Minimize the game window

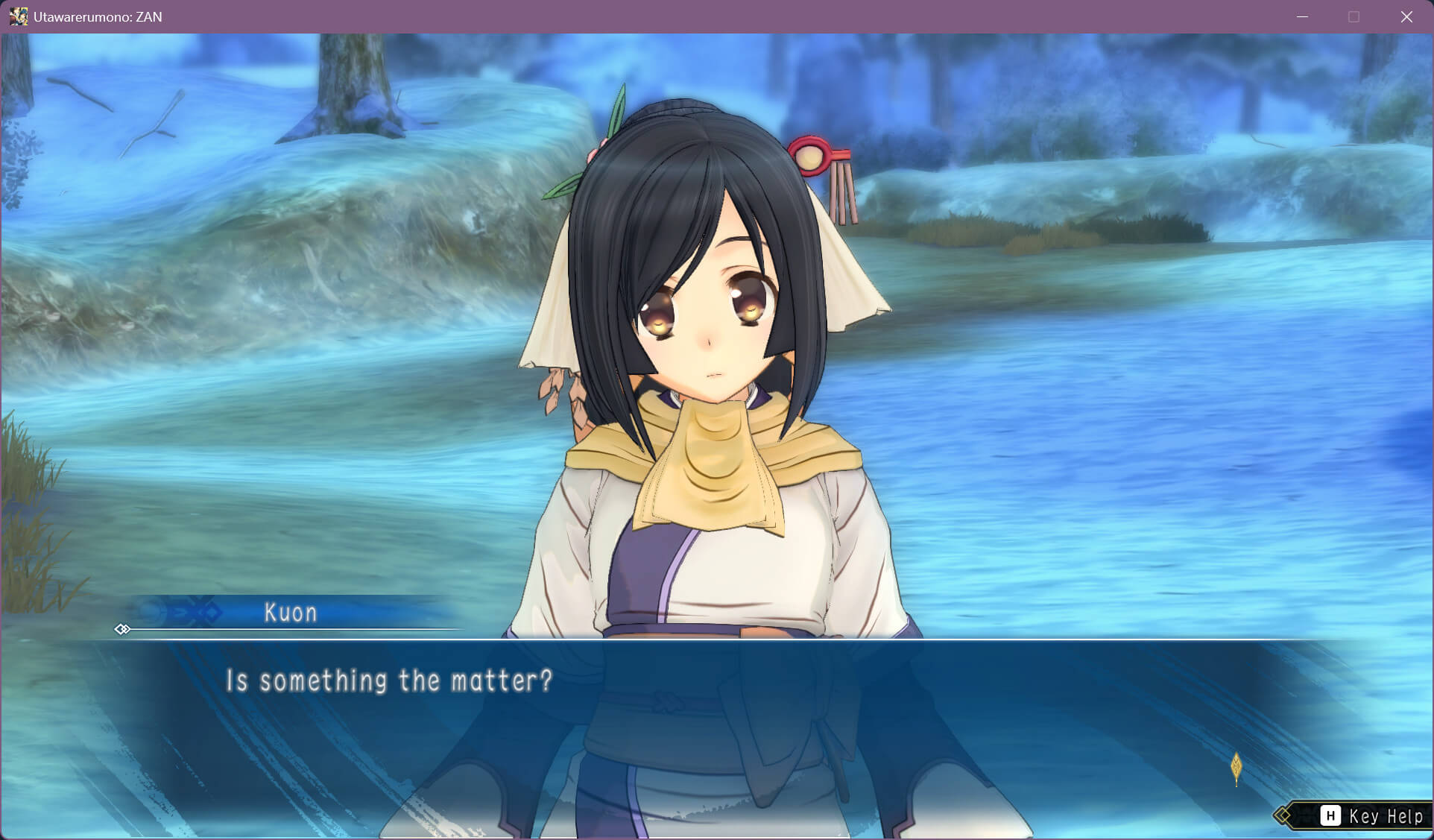click(x=1302, y=16)
